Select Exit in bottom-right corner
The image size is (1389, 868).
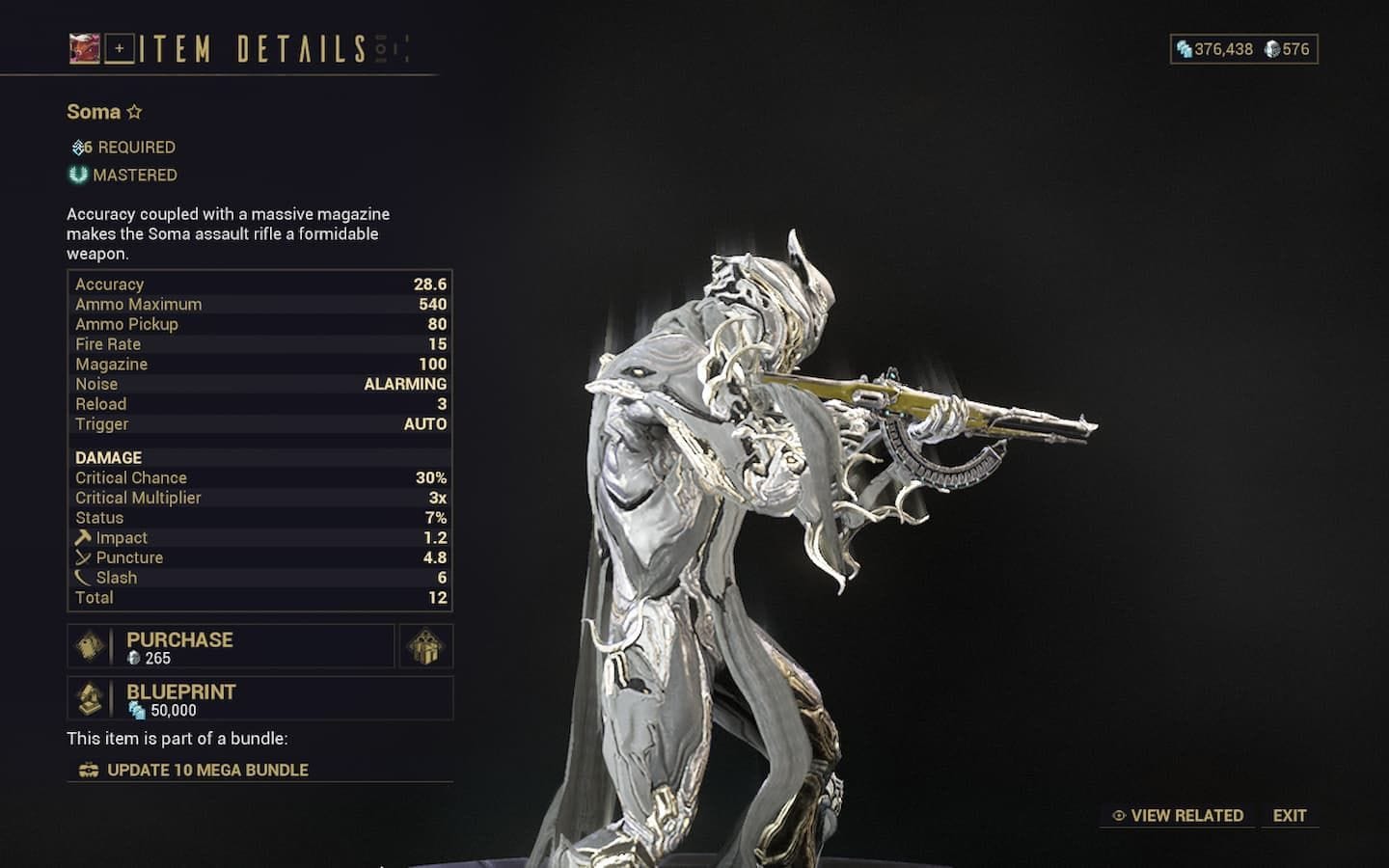(x=1290, y=815)
